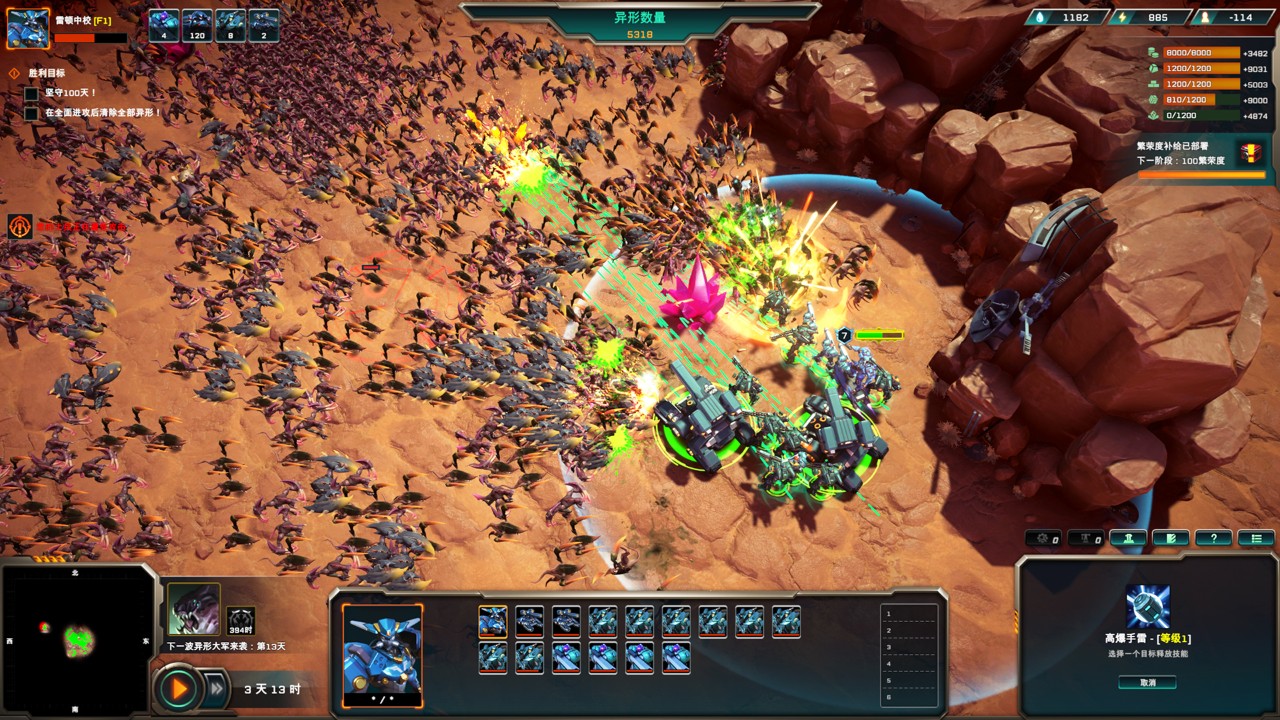
Task: Select control group slot 1
Action: tap(909, 614)
